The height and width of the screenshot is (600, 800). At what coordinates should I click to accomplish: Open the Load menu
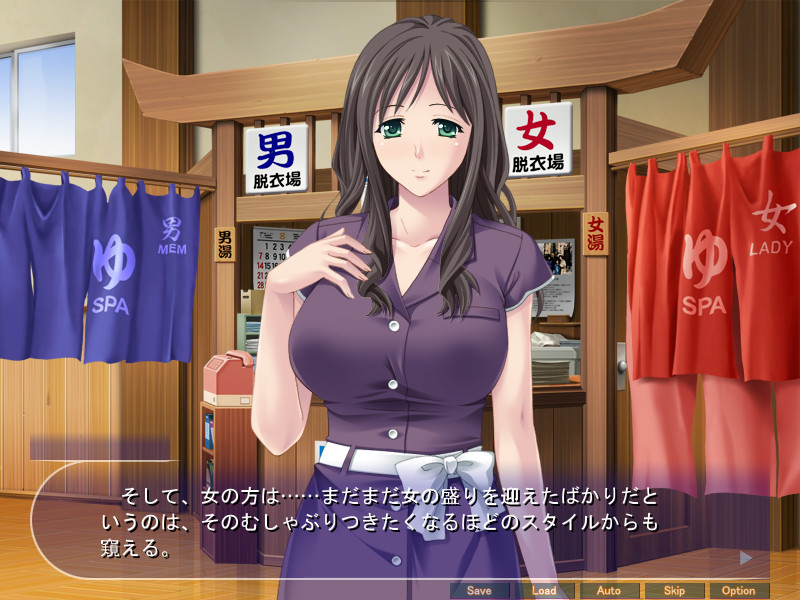(544, 590)
